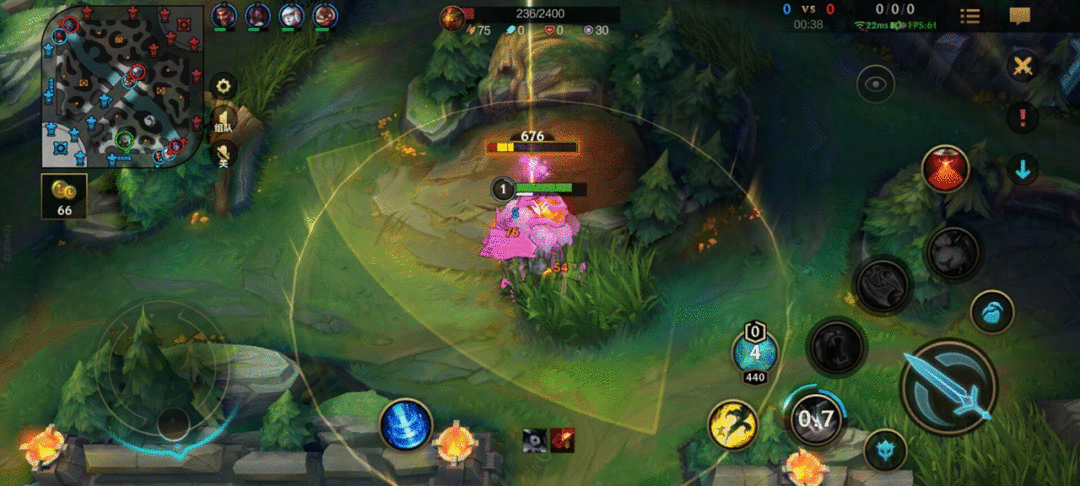Use the red volcano spell icon
The image size is (1080, 486).
(x=945, y=169)
